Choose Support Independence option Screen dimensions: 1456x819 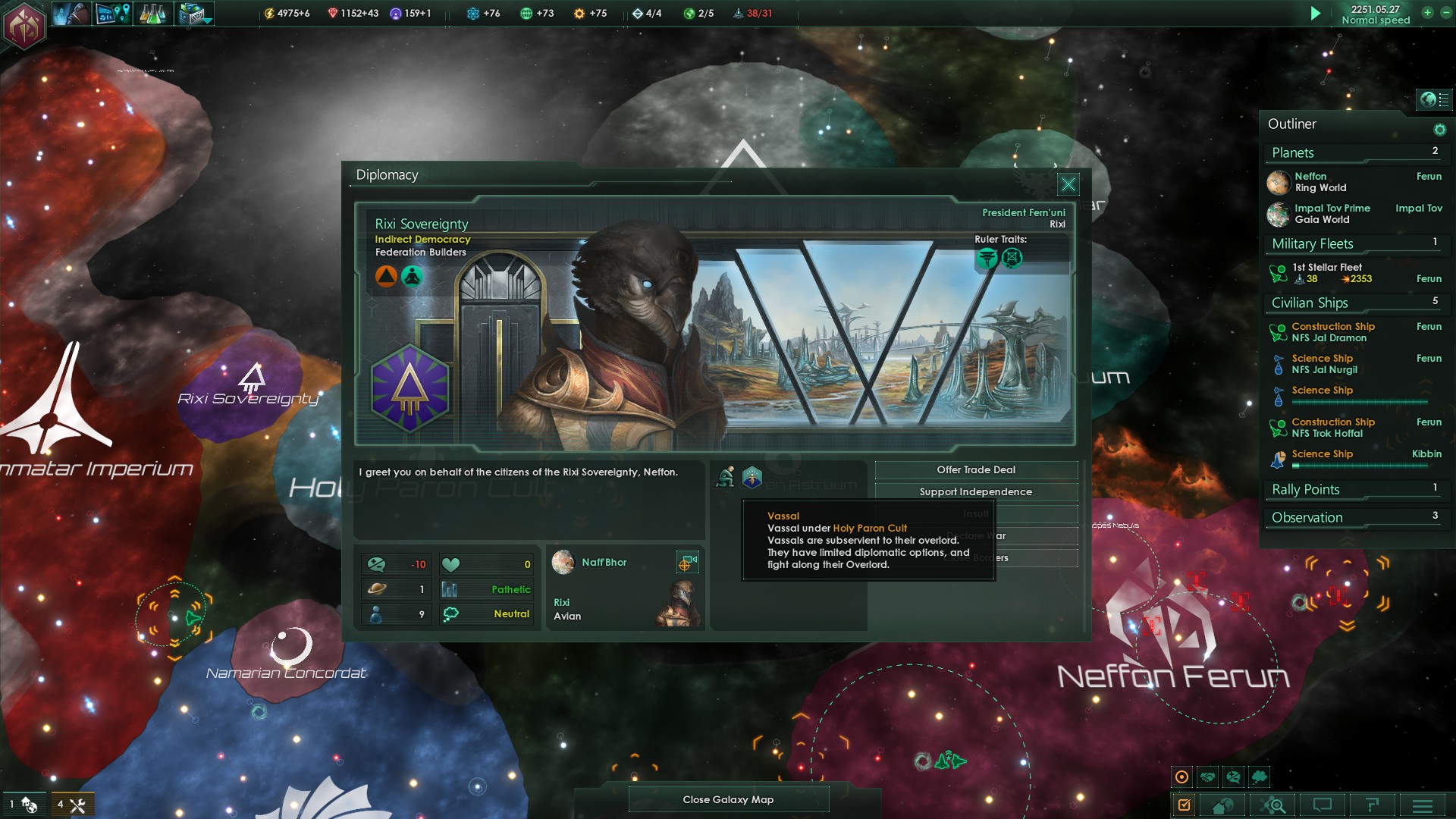976,492
